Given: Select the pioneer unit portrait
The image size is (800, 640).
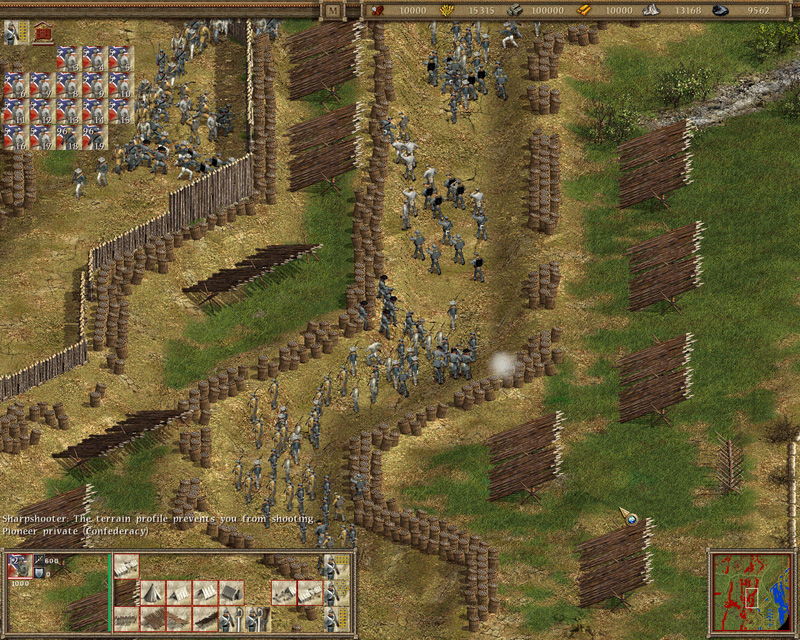Looking at the screenshot, I should point(20,567).
